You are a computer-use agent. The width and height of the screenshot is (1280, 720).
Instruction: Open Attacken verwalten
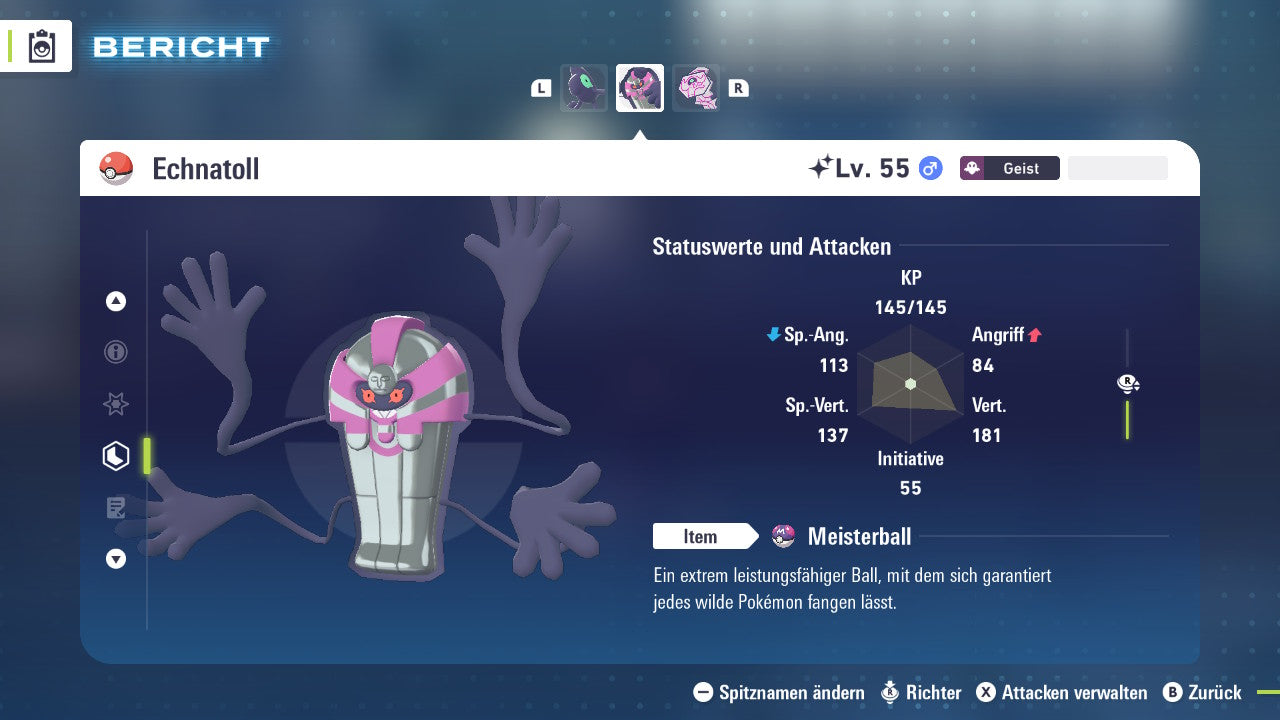1062,692
